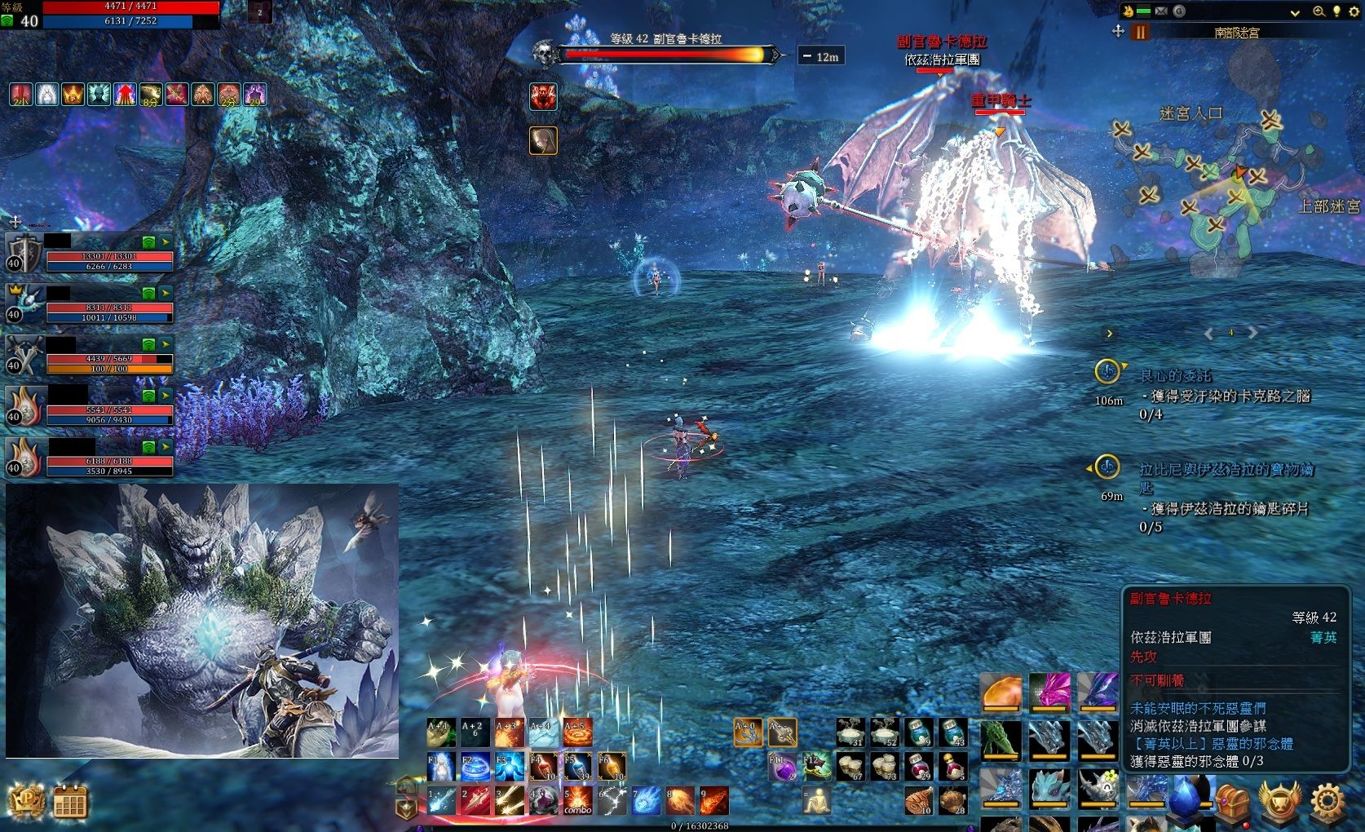Expand the minimap dropdown arrow

(x=1295, y=12)
